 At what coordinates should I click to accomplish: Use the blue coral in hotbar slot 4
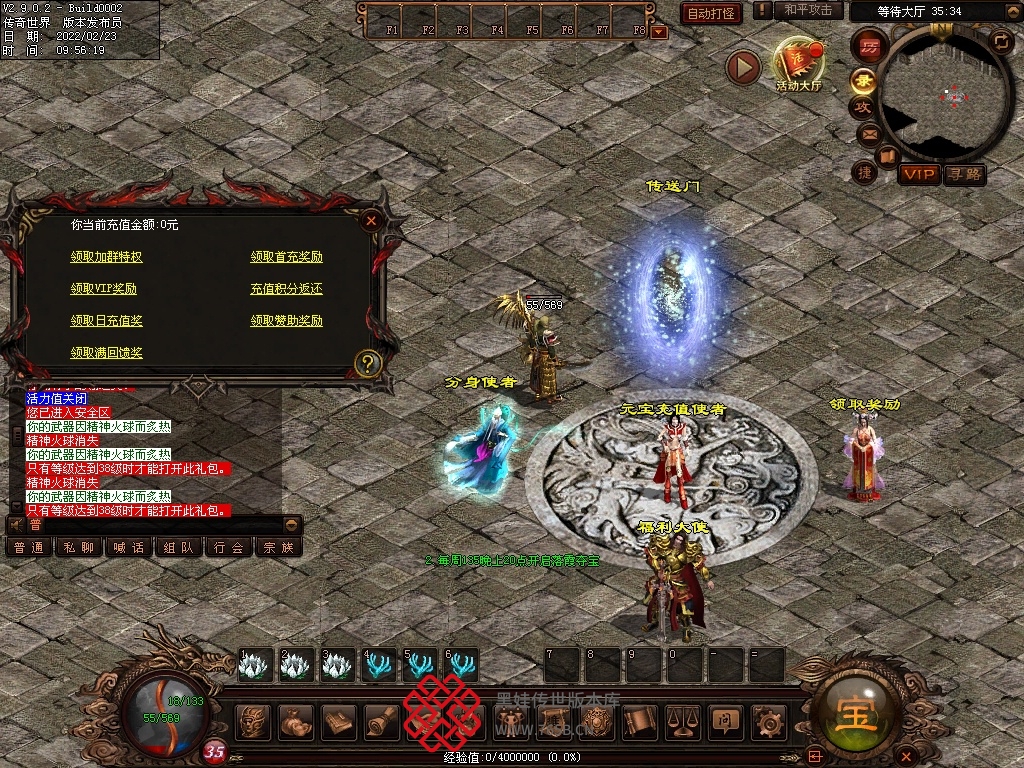tap(378, 665)
